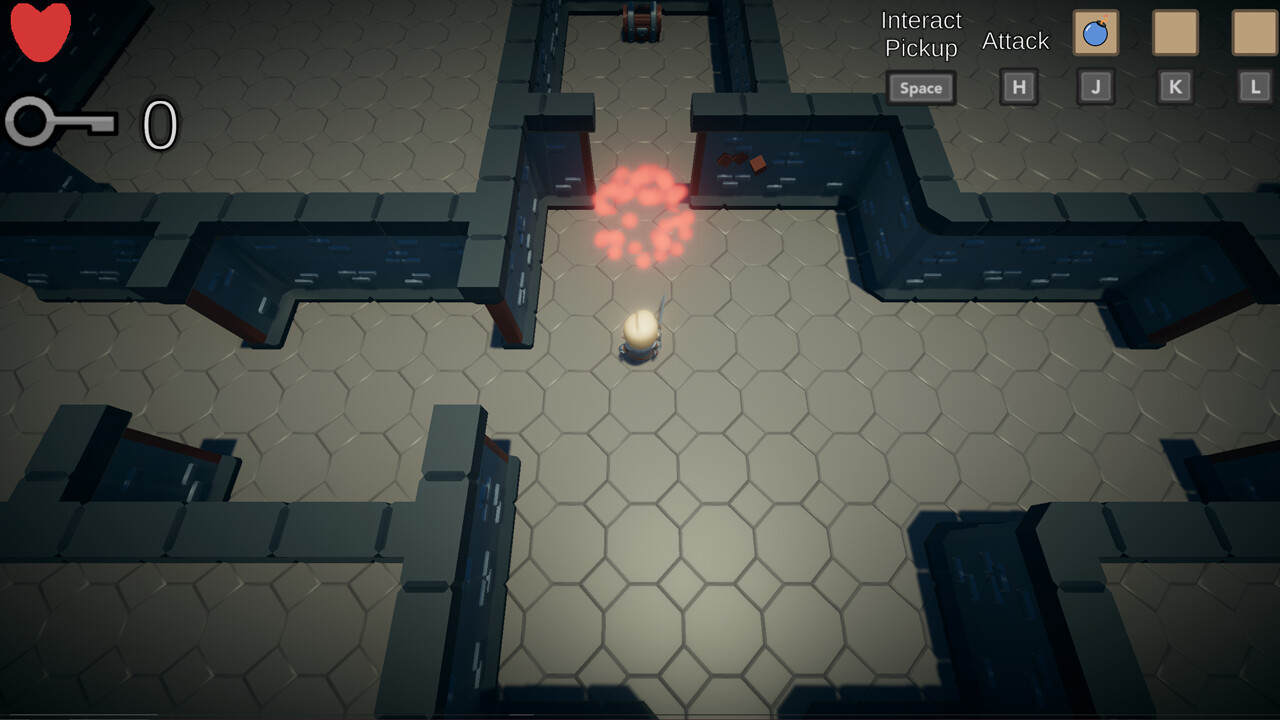Click the empty item slot above K
1280x720 pixels.
(x=1175, y=32)
